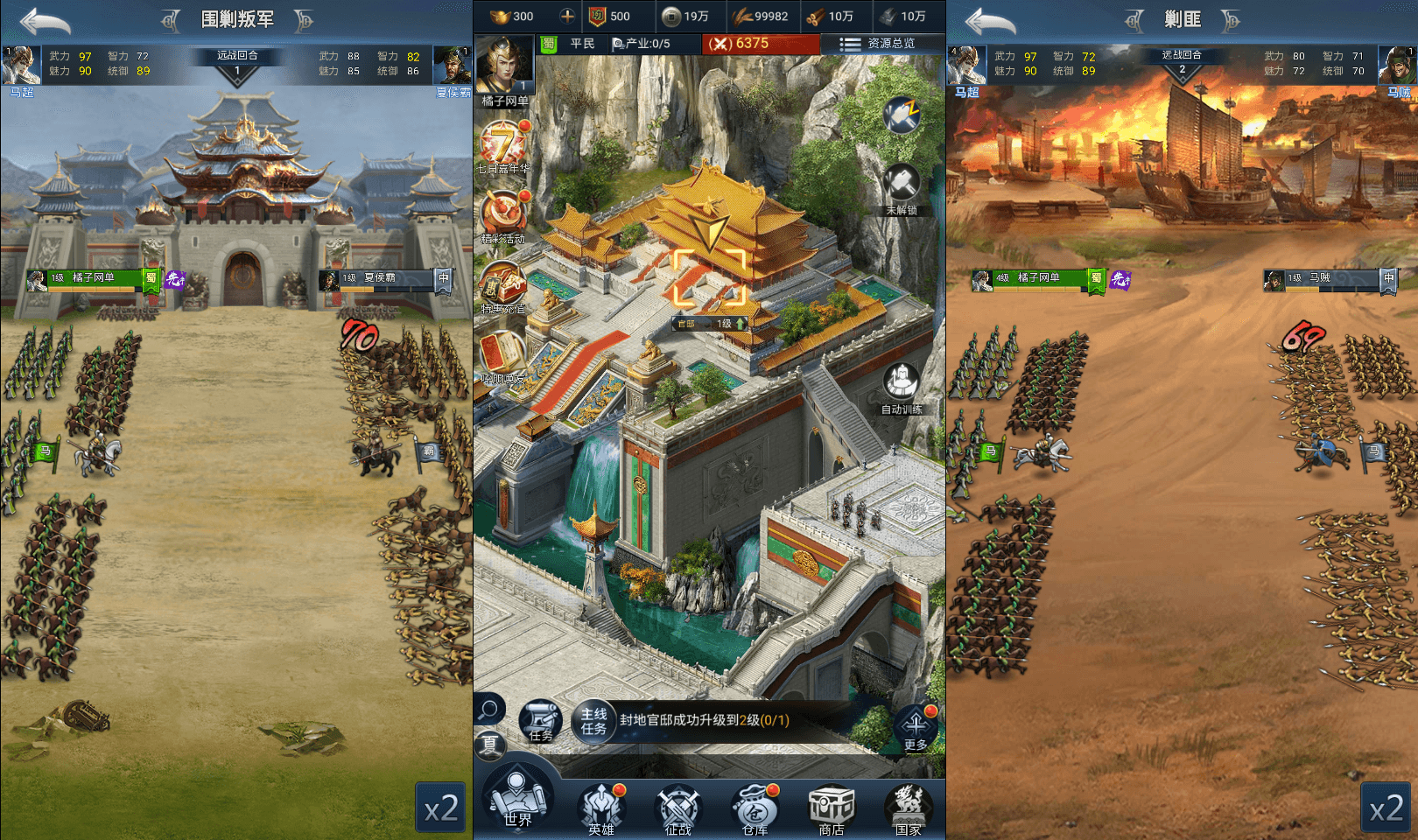Image resolution: width=1418 pixels, height=840 pixels.
Task: Open the 商店 shop
Action: 831,808
